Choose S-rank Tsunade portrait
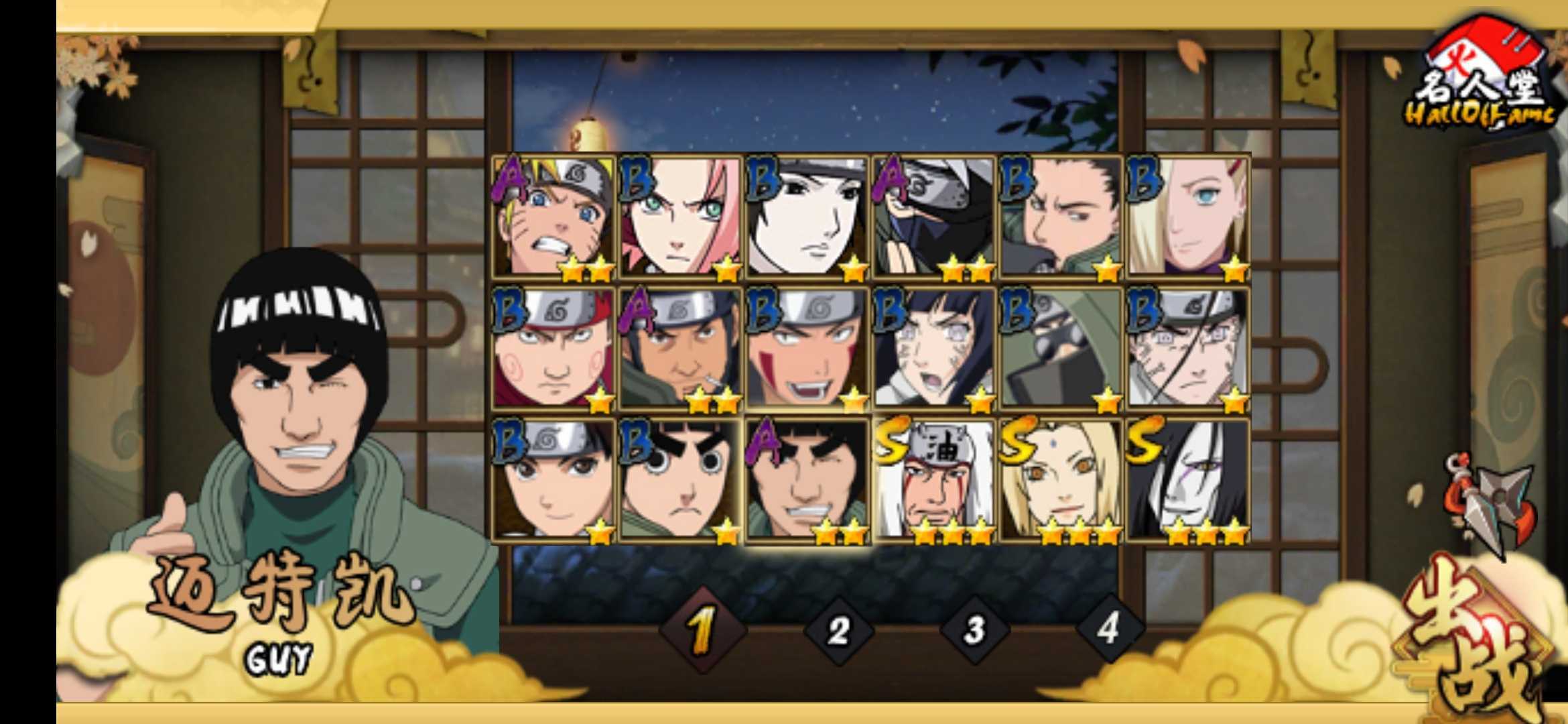 pos(1061,480)
